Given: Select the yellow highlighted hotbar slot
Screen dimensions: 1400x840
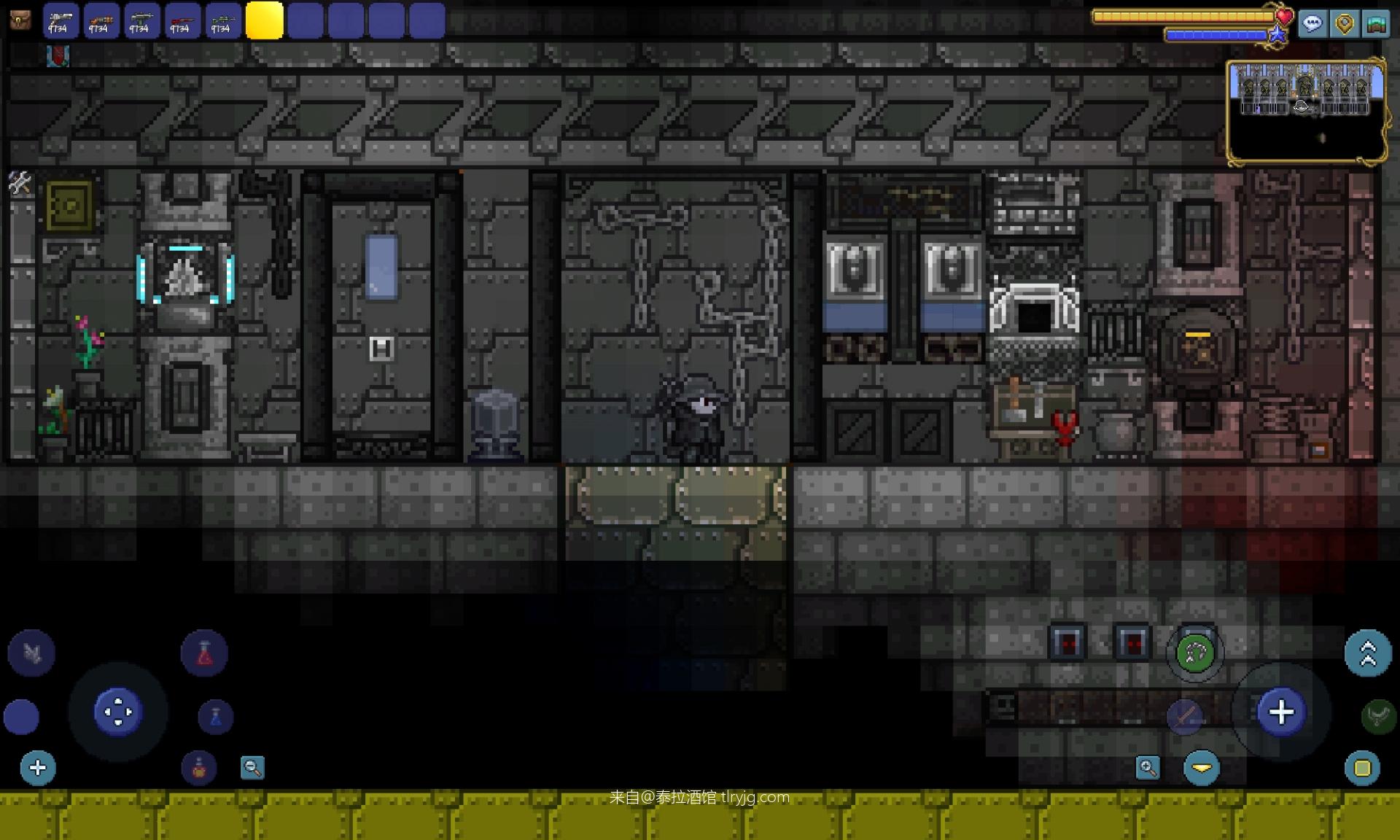Looking at the screenshot, I should (x=264, y=20).
